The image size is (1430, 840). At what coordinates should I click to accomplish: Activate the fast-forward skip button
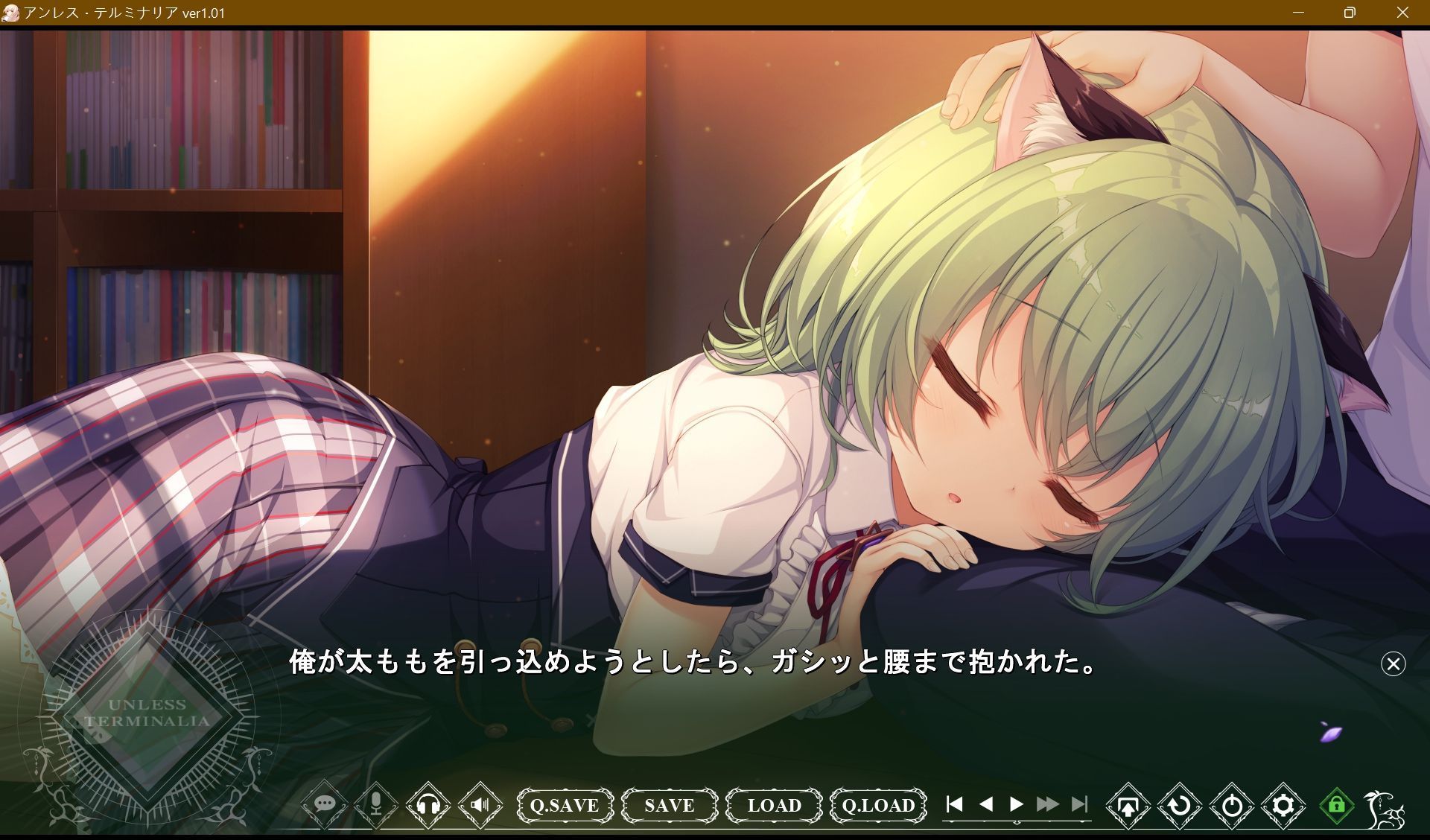[1047, 804]
